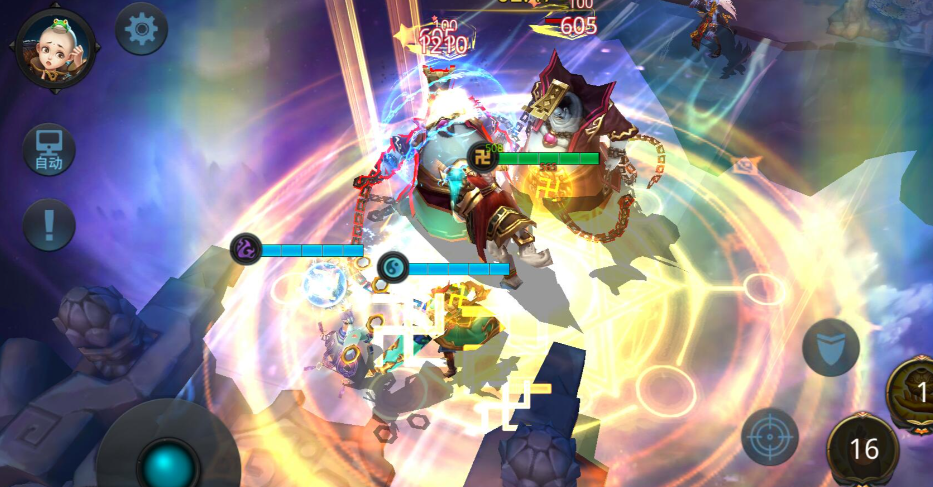Tap the crosshair target-lock button

tap(770, 437)
